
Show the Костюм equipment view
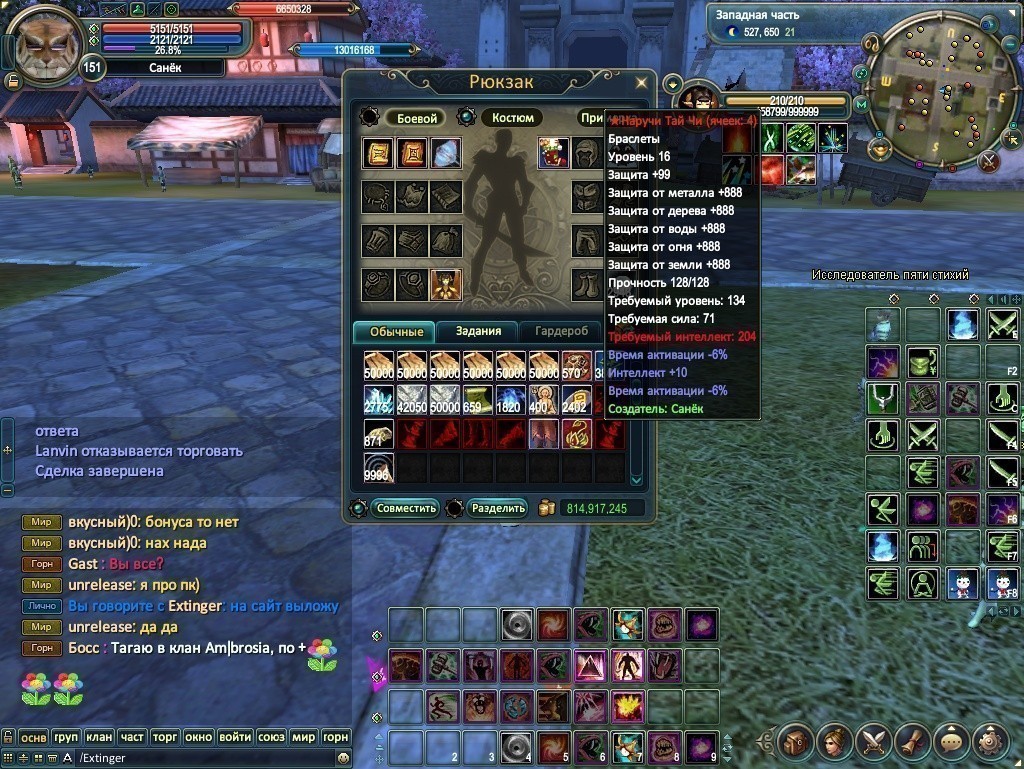[x=512, y=118]
